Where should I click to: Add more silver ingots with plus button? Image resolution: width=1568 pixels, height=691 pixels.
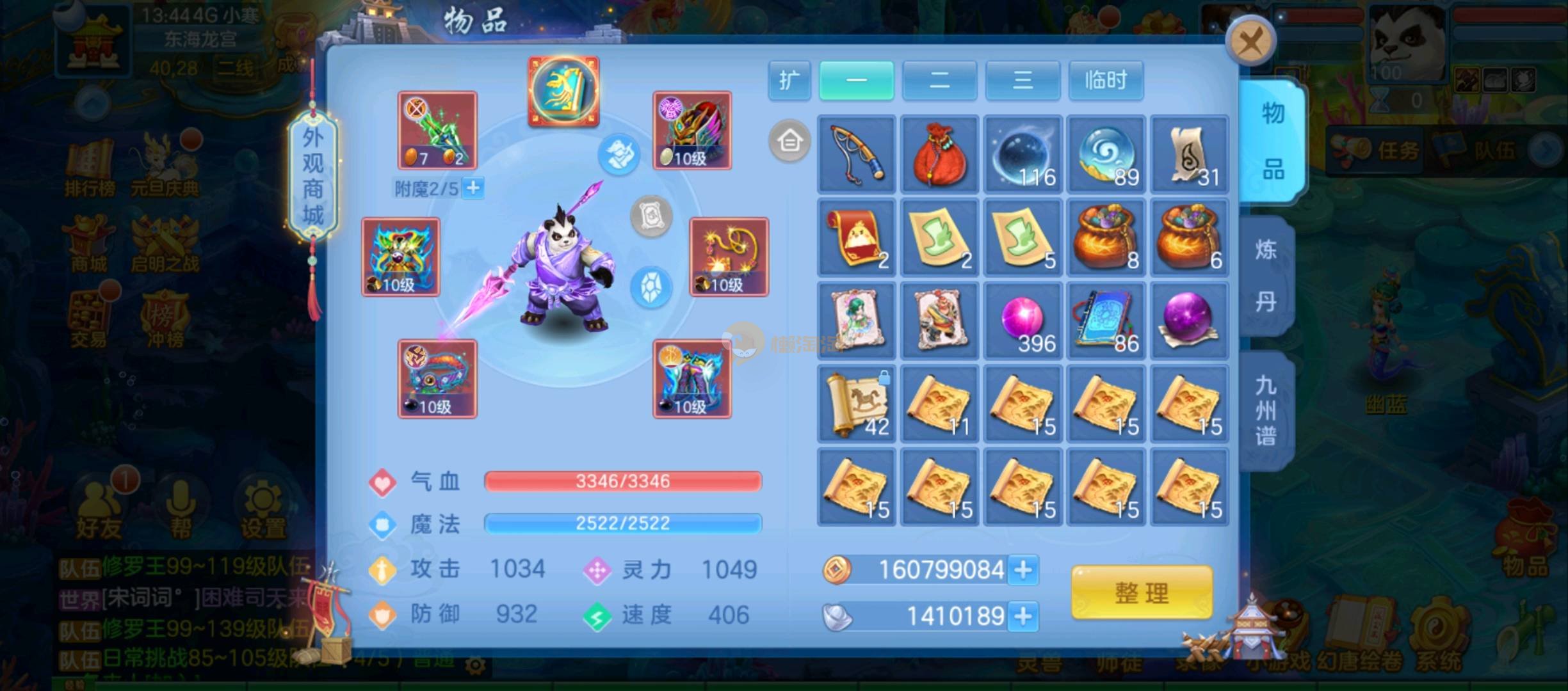click(1023, 616)
